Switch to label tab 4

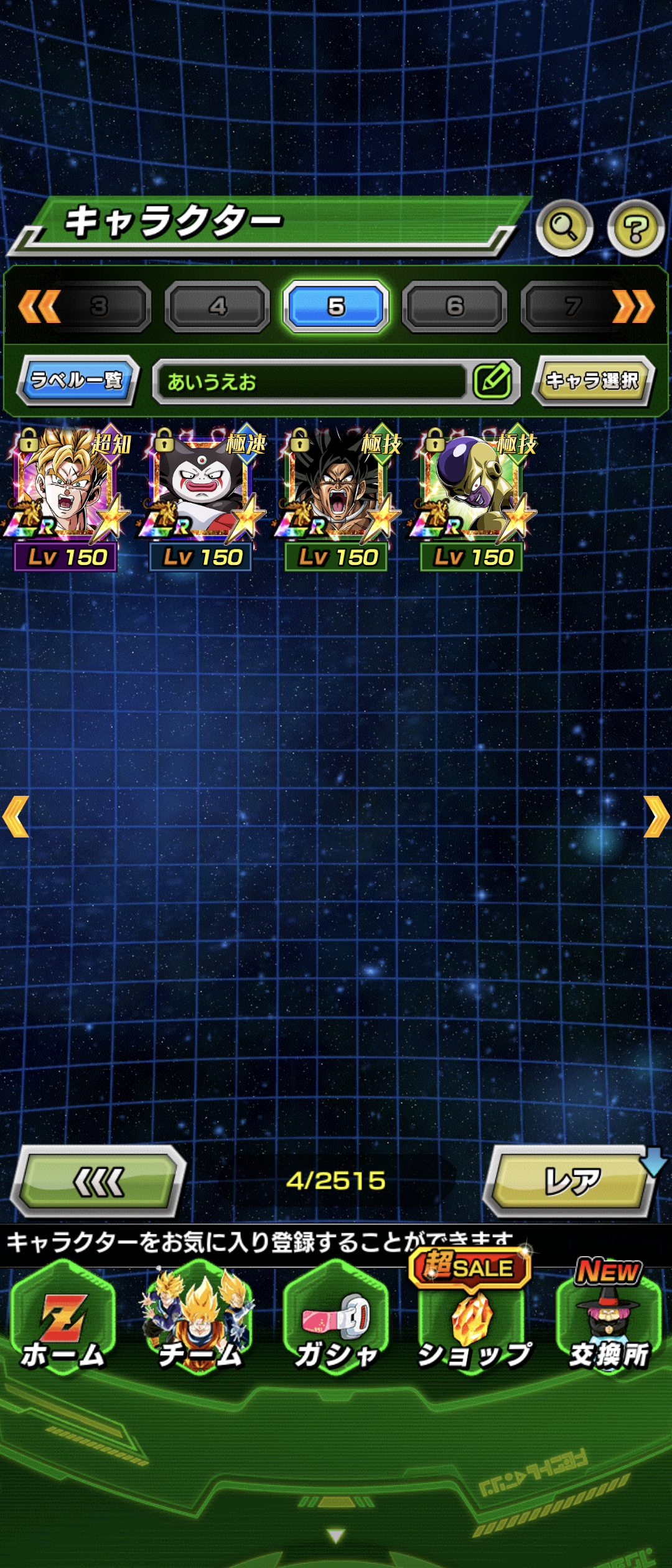217,306
